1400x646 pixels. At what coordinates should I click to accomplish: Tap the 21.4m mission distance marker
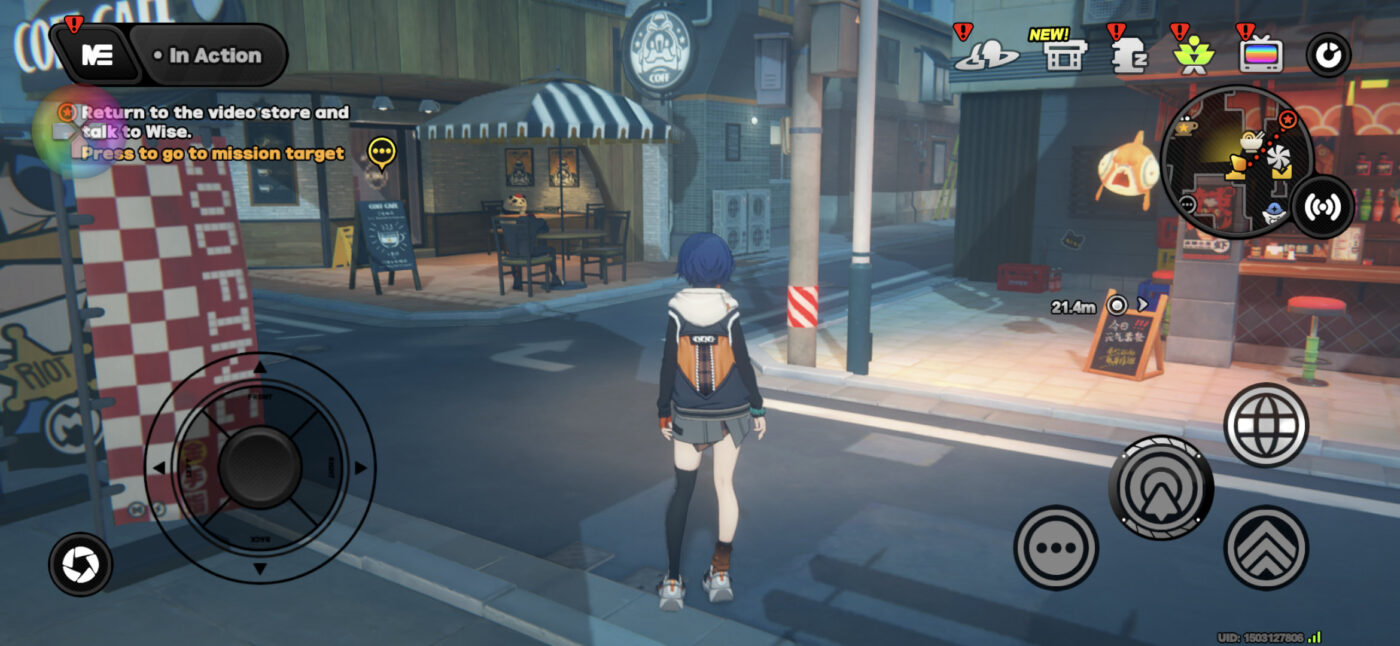(x=1117, y=305)
